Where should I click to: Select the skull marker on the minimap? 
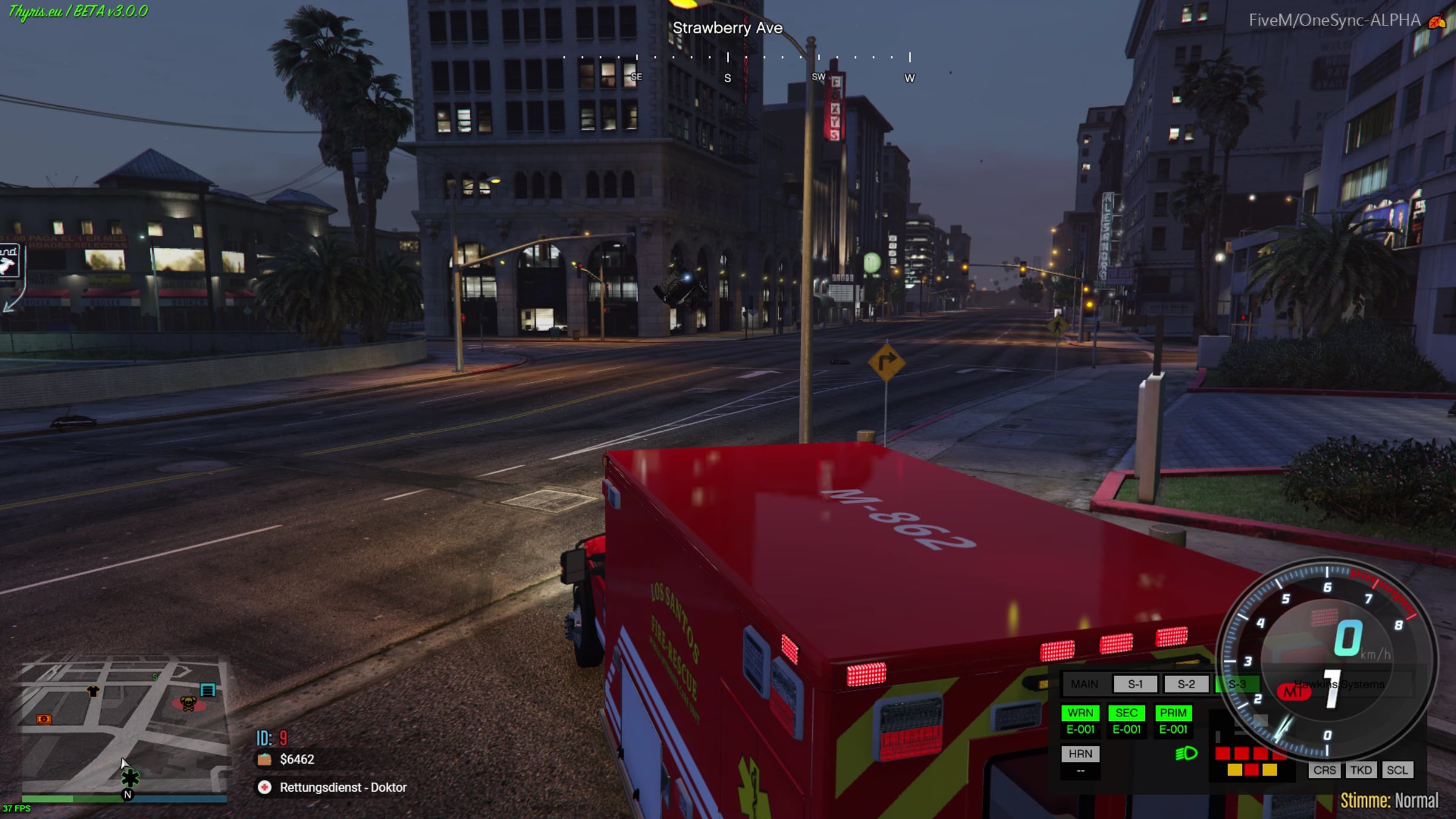point(188,704)
